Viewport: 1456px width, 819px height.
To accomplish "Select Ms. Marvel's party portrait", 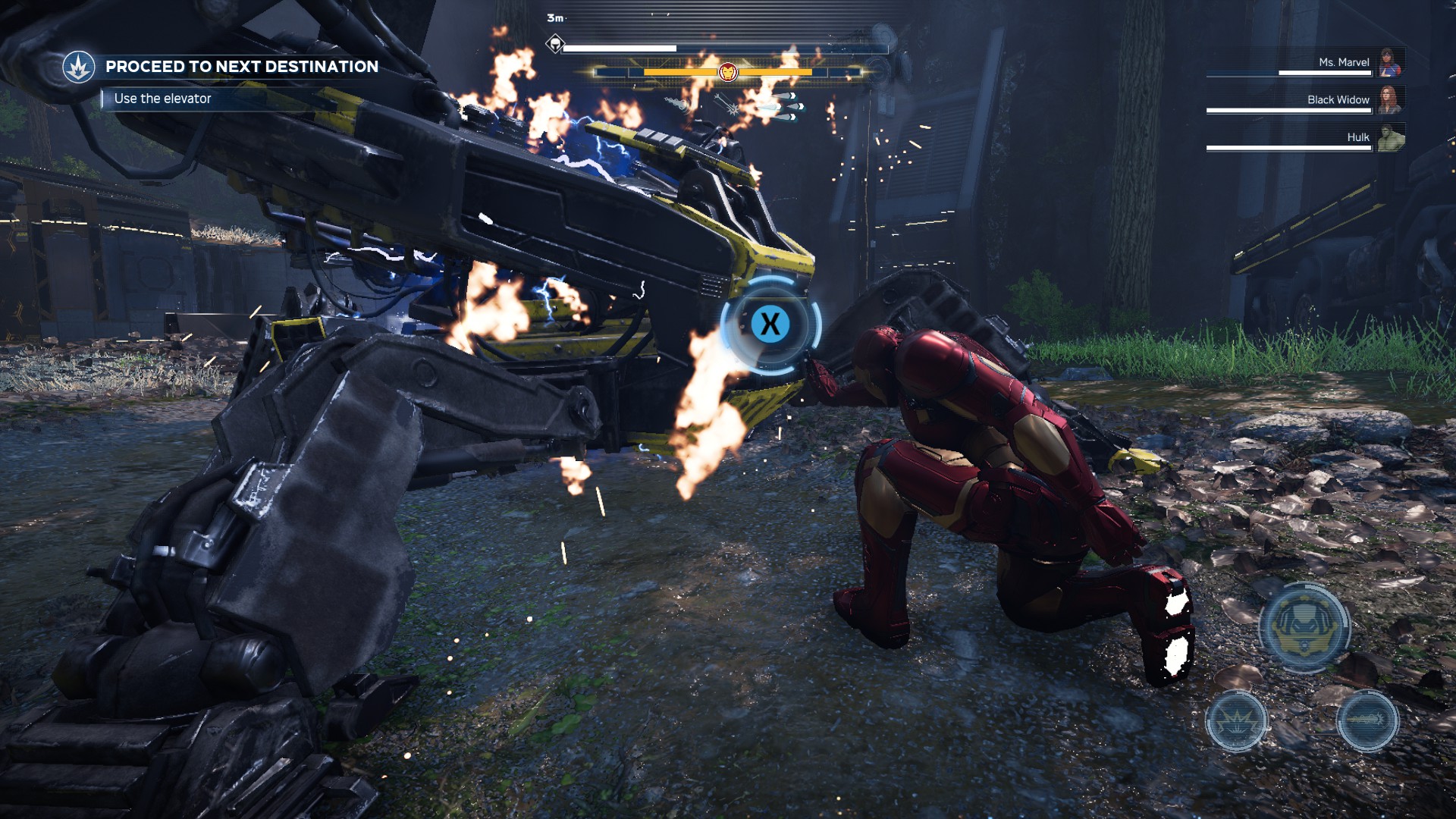I will click(x=1390, y=62).
